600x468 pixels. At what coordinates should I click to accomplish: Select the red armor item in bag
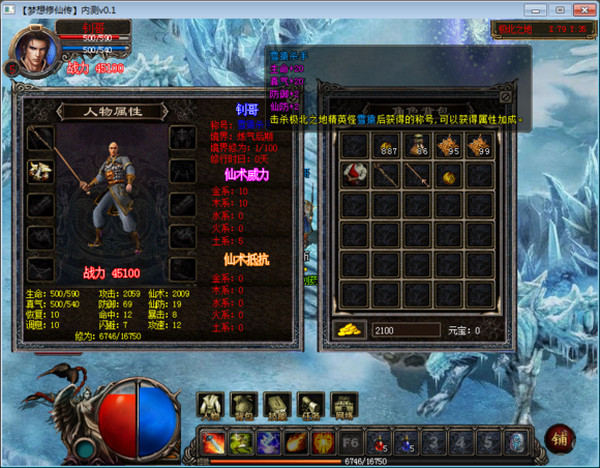[x=354, y=175]
